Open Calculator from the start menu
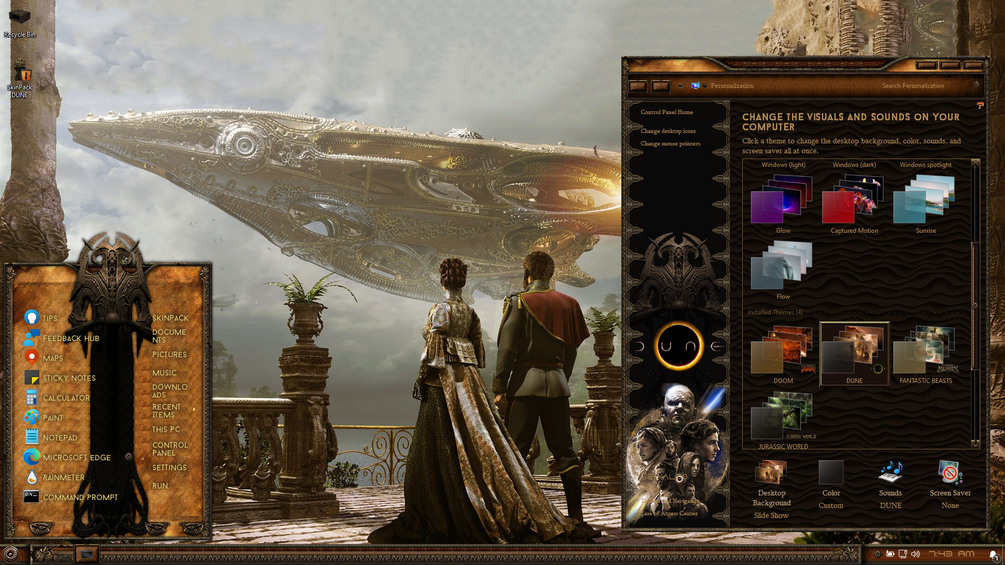 pyautogui.click(x=66, y=398)
